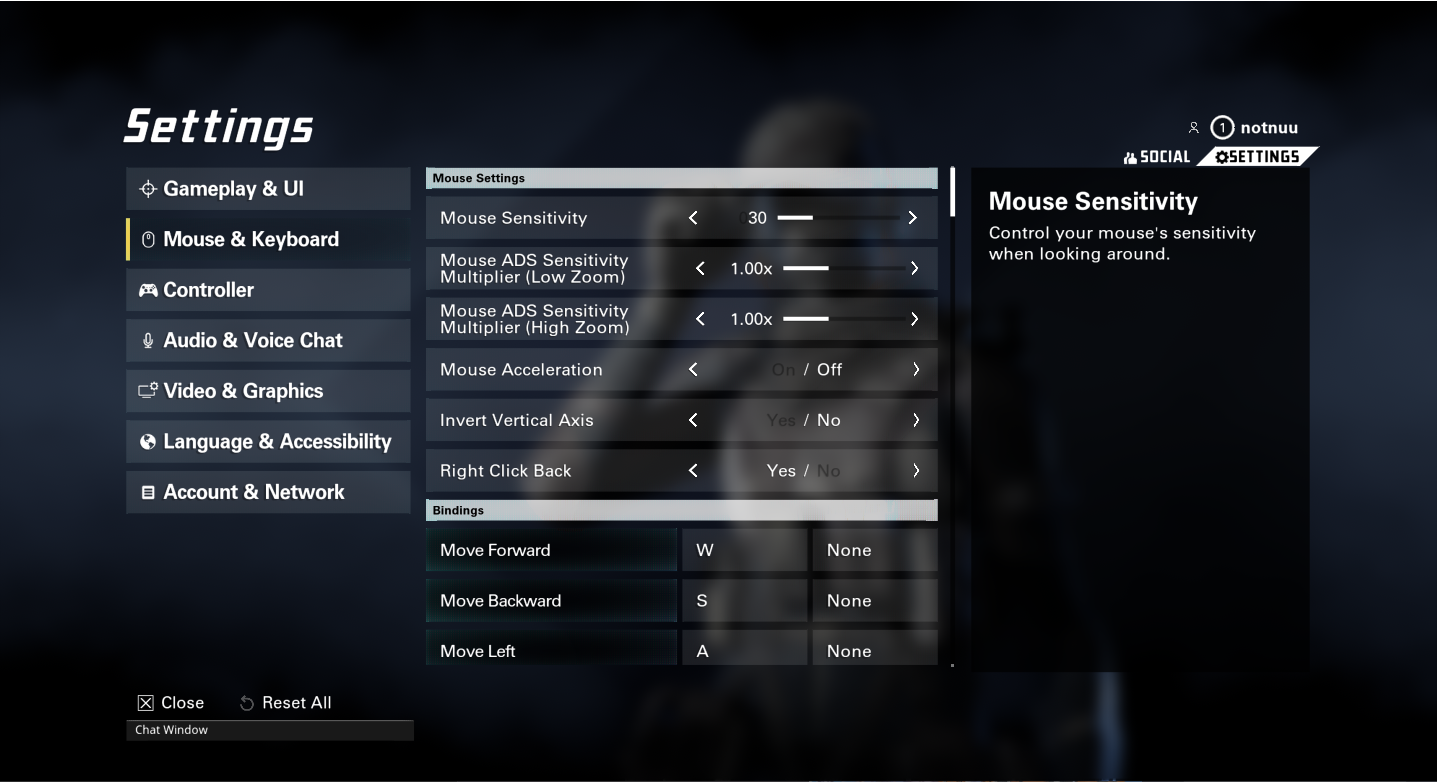This screenshot has width=1437, height=782.
Task: Rebind the W key for Move Forward
Action: pos(744,550)
